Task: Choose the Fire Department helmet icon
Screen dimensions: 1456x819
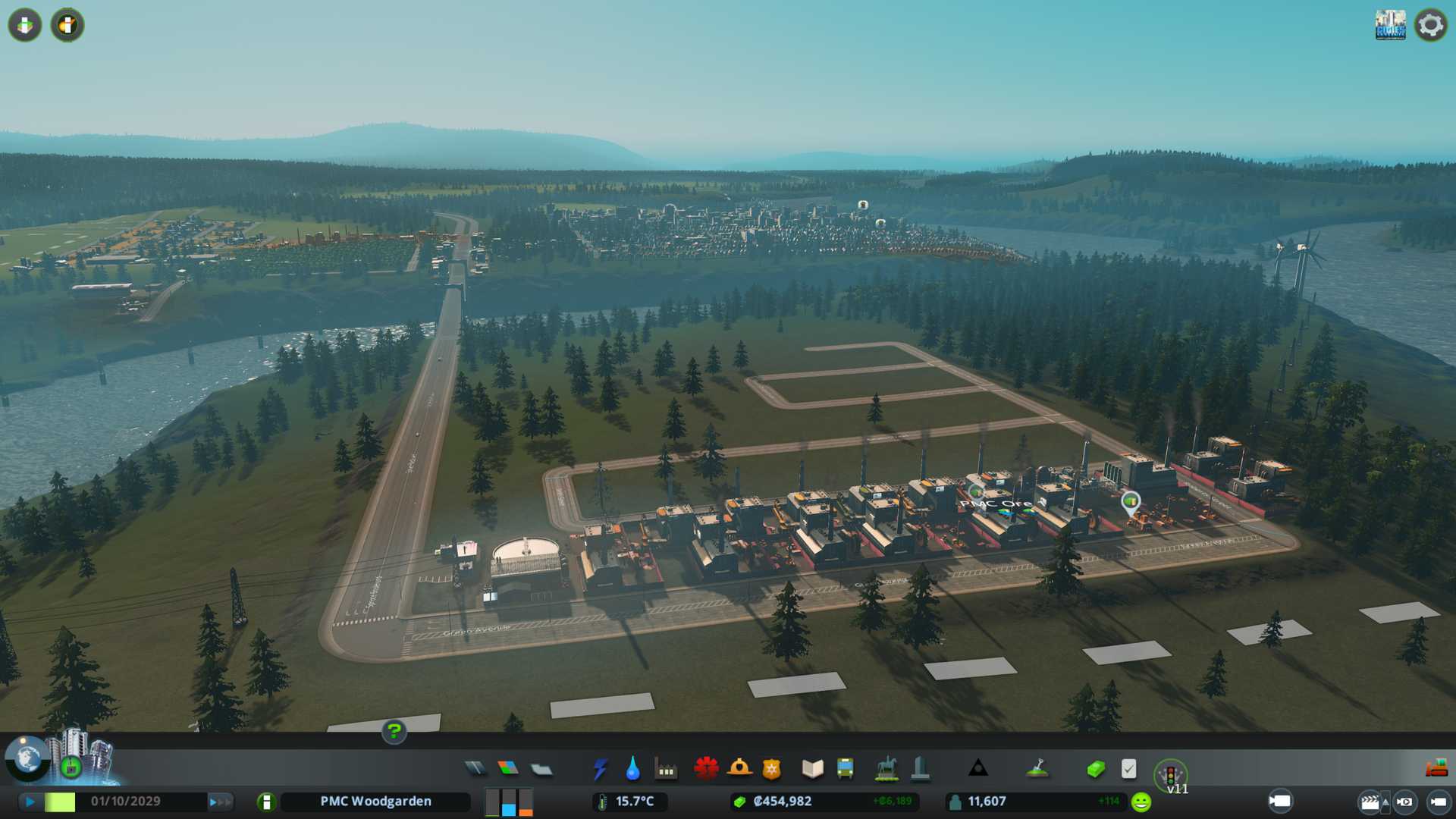Action: click(x=739, y=769)
